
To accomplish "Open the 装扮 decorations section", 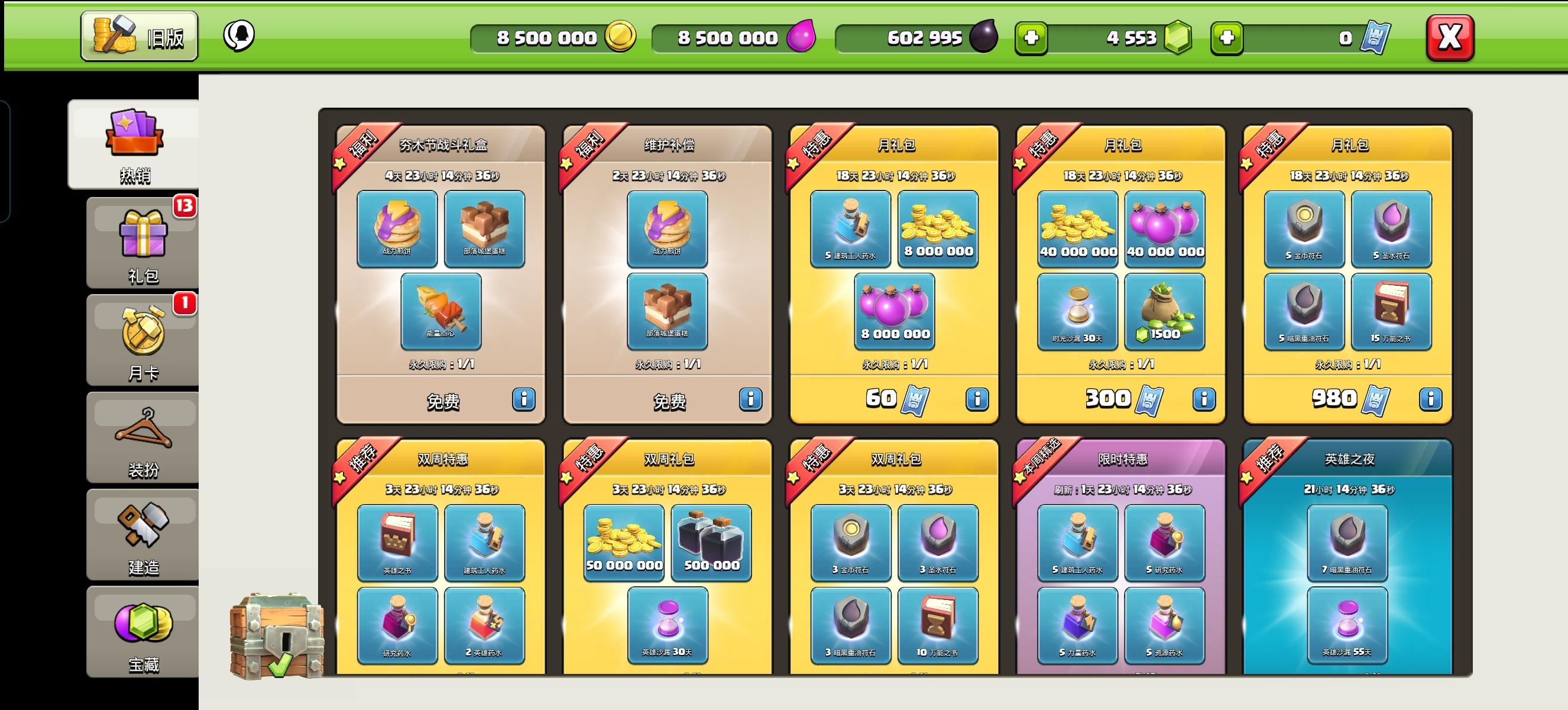I will 141,438.
